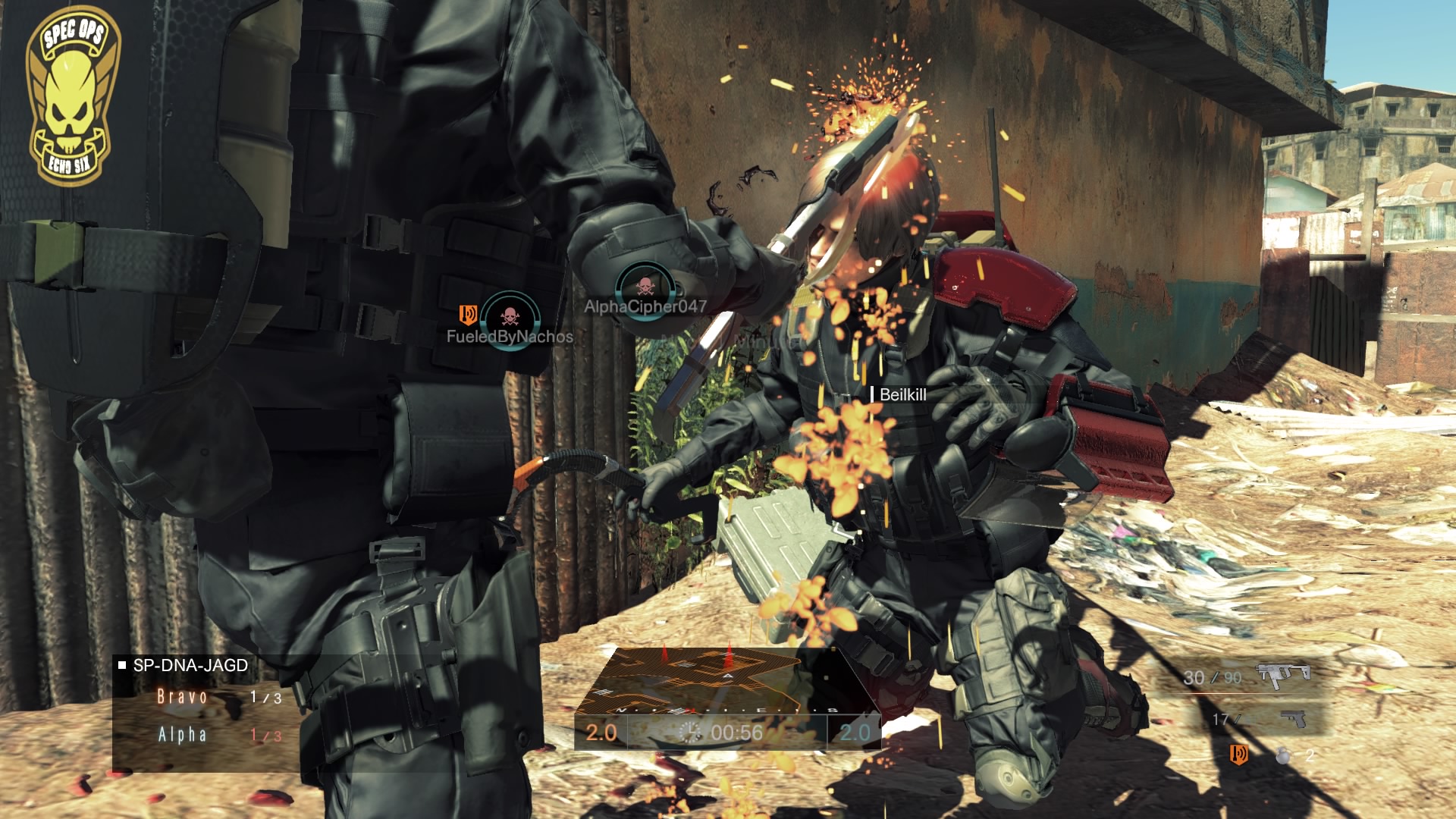Click the AlphaCipher047 player name label
The width and height of the screenshot is (1456, 819).
pos(645,306)
